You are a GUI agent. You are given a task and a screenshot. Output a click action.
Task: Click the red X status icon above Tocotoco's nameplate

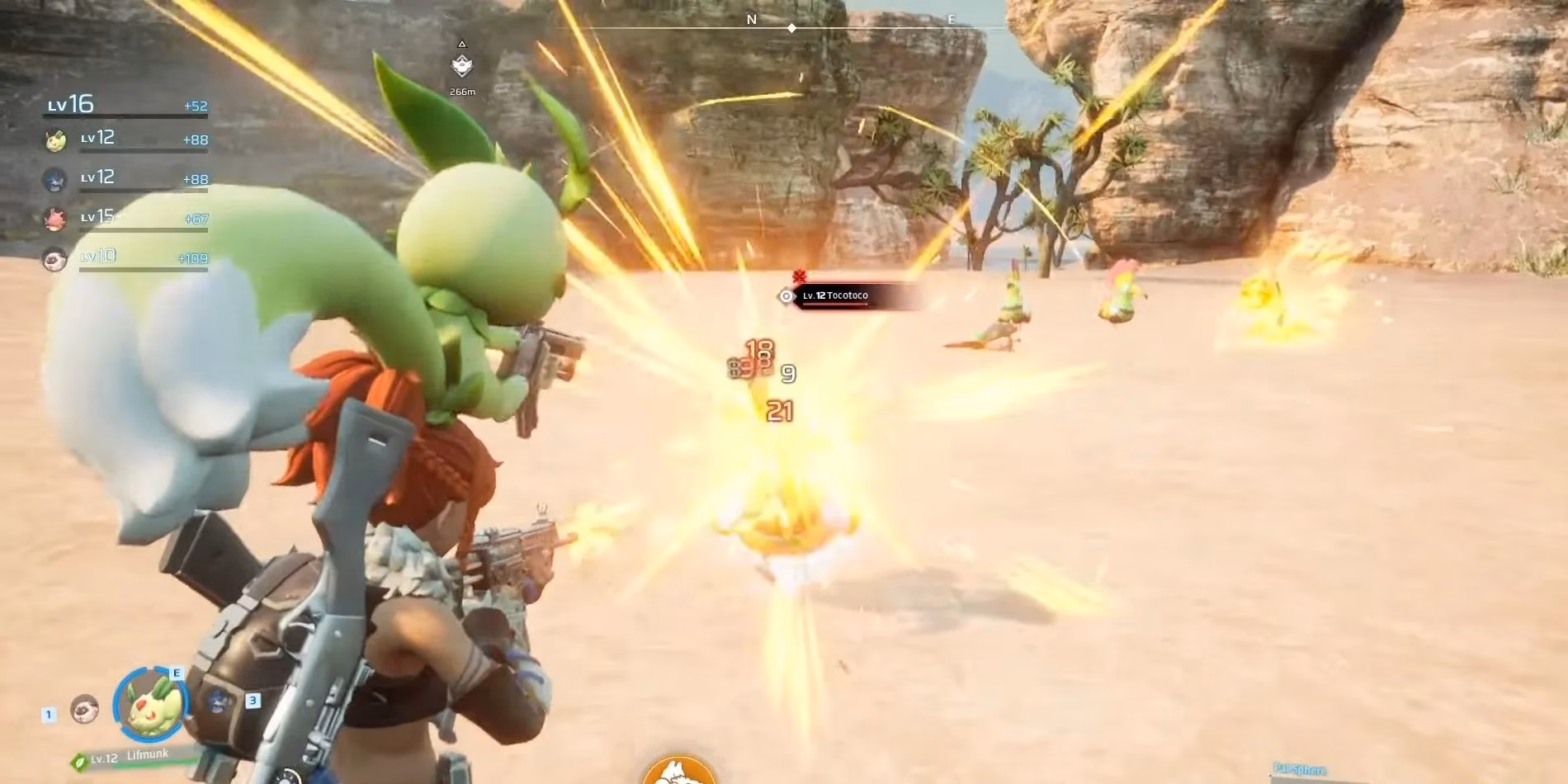(x=798, y=276)
